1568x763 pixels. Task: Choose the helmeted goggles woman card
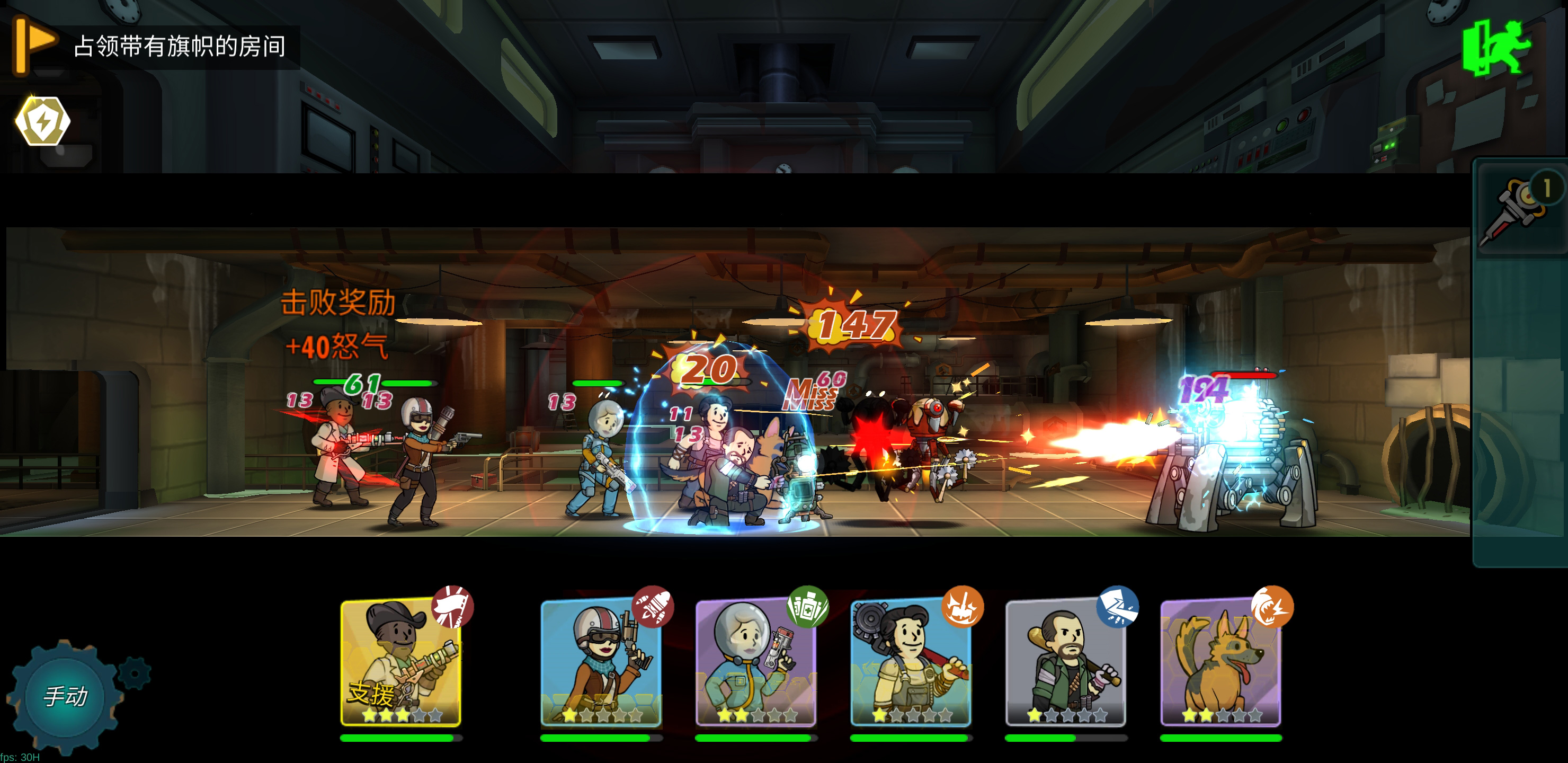tap(601, 662)
